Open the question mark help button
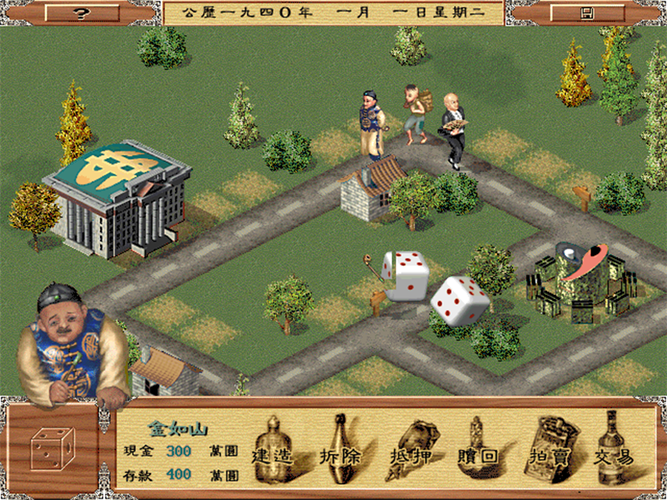Viewport: 667px width, 500px height. pos(81,13)
